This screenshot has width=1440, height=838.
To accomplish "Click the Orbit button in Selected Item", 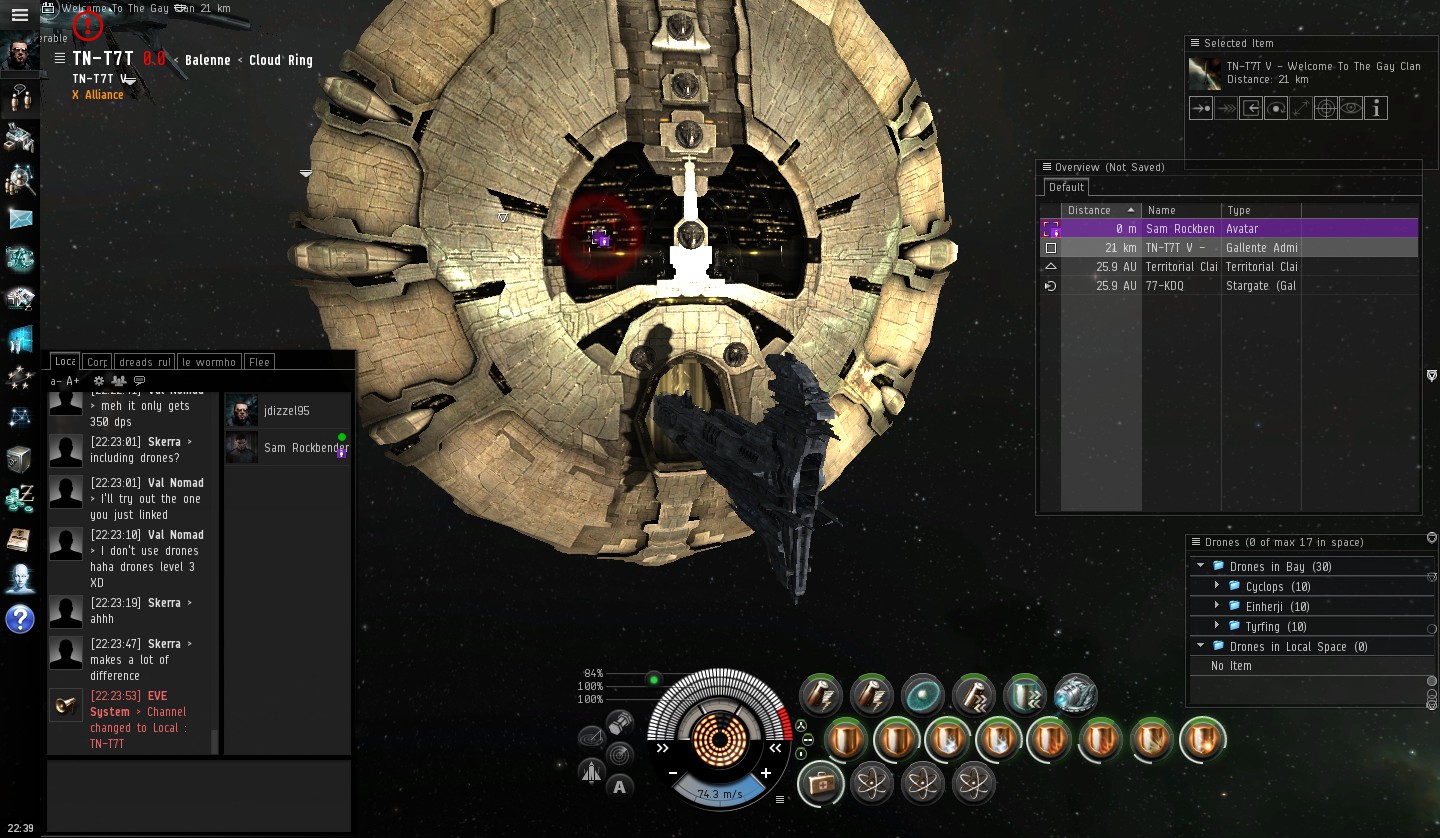I will (x=1275, y=108).
